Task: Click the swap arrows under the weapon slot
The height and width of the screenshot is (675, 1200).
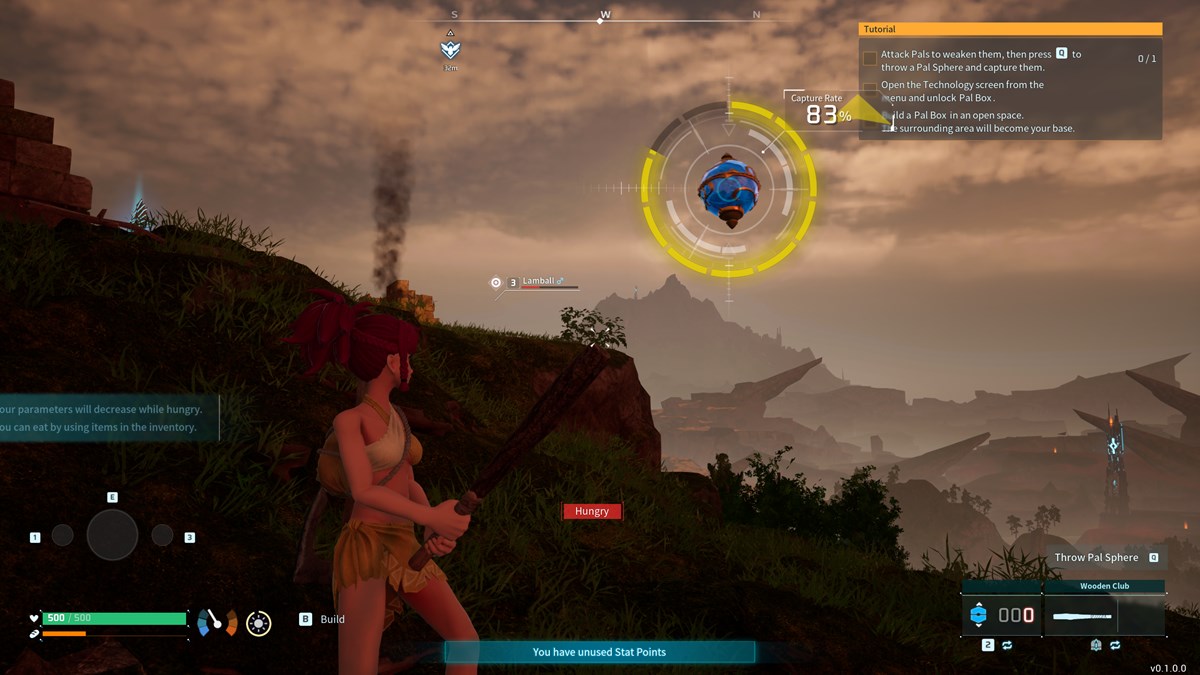Action: click(1114, 646)
